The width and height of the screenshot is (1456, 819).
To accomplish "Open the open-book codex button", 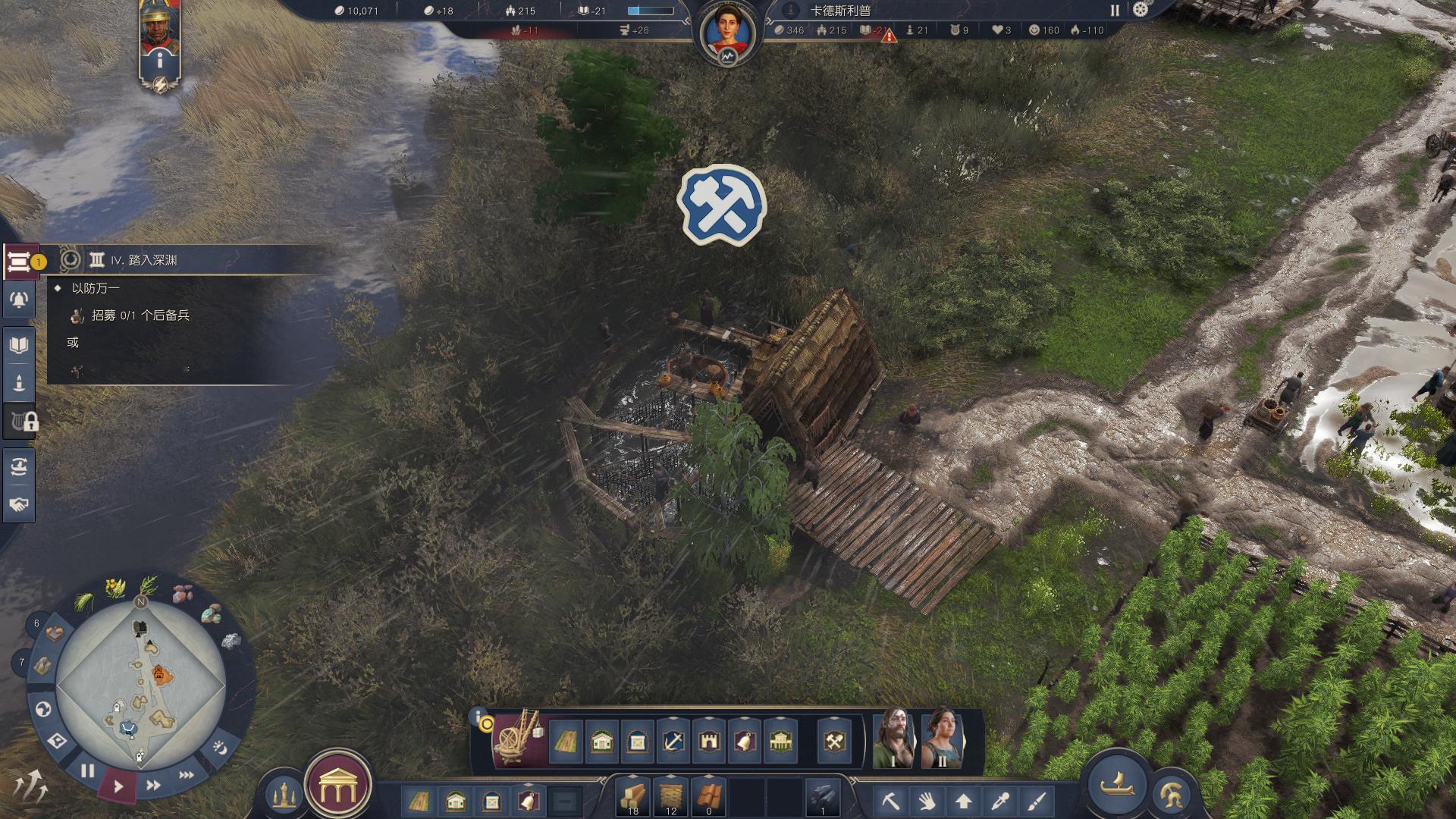I will click(19, 346).
